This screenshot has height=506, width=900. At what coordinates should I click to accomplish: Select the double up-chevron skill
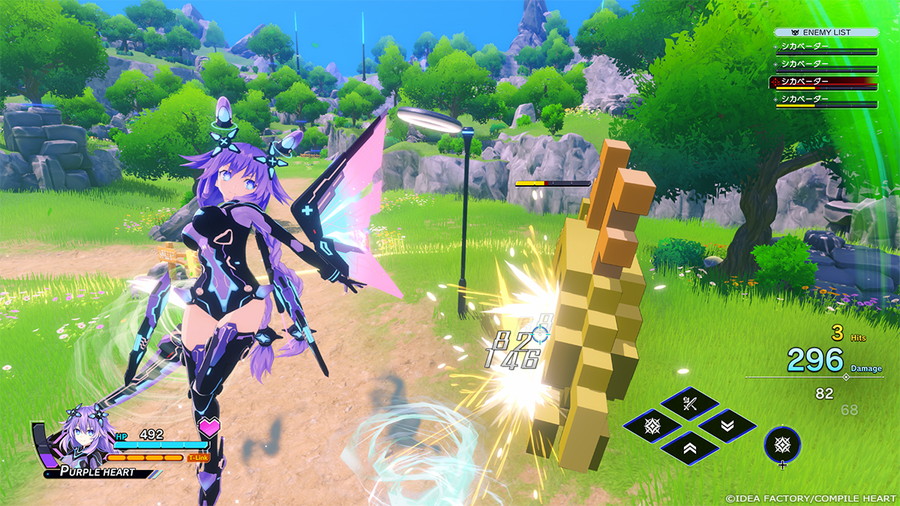pyautogui.click(x=689, y=447)
